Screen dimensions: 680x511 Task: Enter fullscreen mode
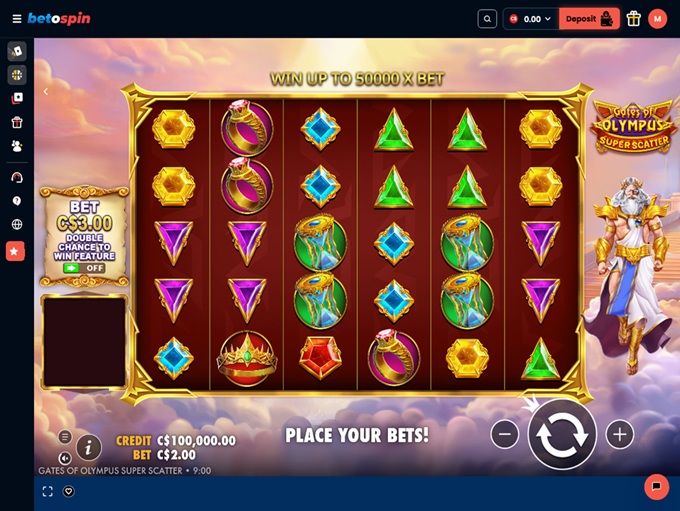[x=47, y=491]
